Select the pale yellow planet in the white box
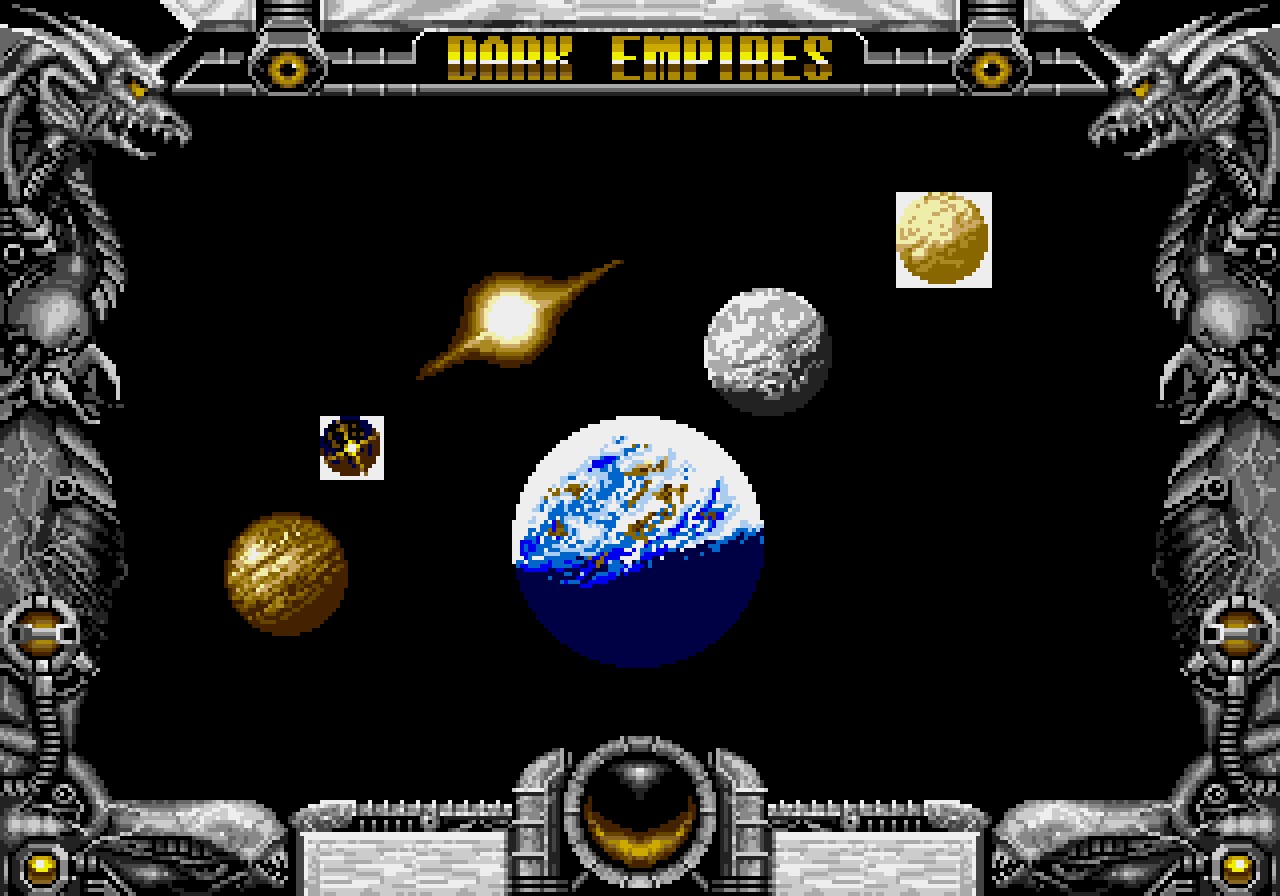This screenshot has width=1280, height=896. pyautogui.click(x=943, y=239)
